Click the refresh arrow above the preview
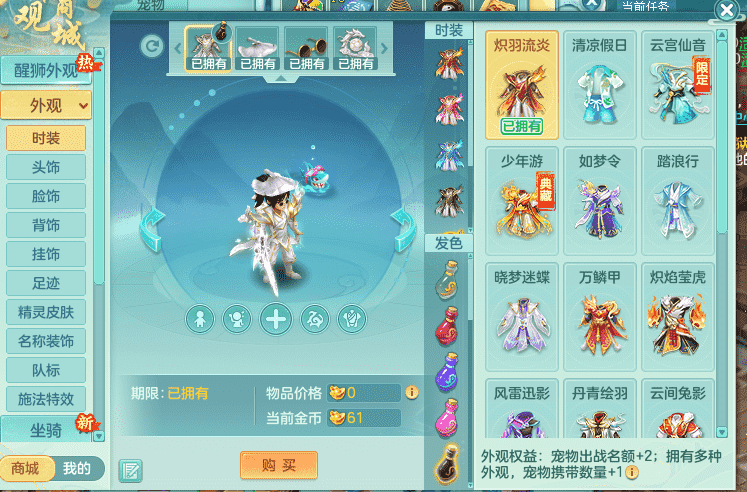This screenshot has height=492, width=747. (x=152, y=45)
